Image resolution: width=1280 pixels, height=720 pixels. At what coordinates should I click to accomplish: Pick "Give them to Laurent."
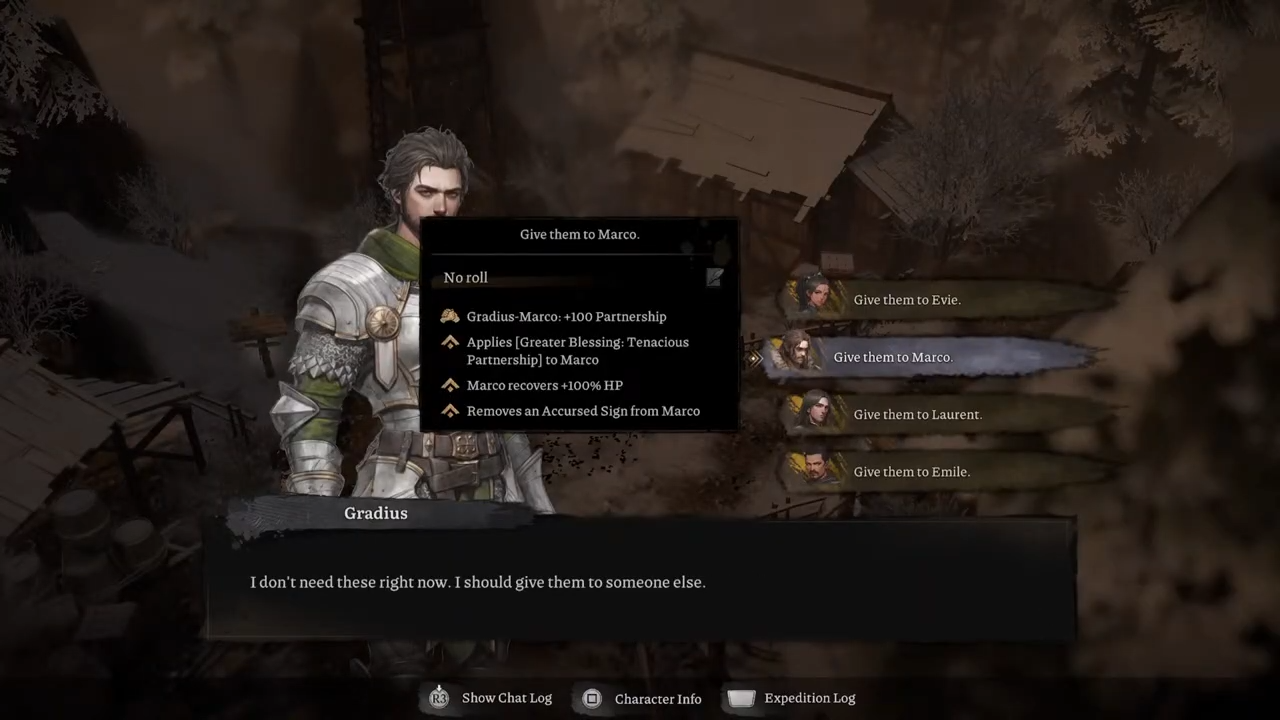coord(917,414)
